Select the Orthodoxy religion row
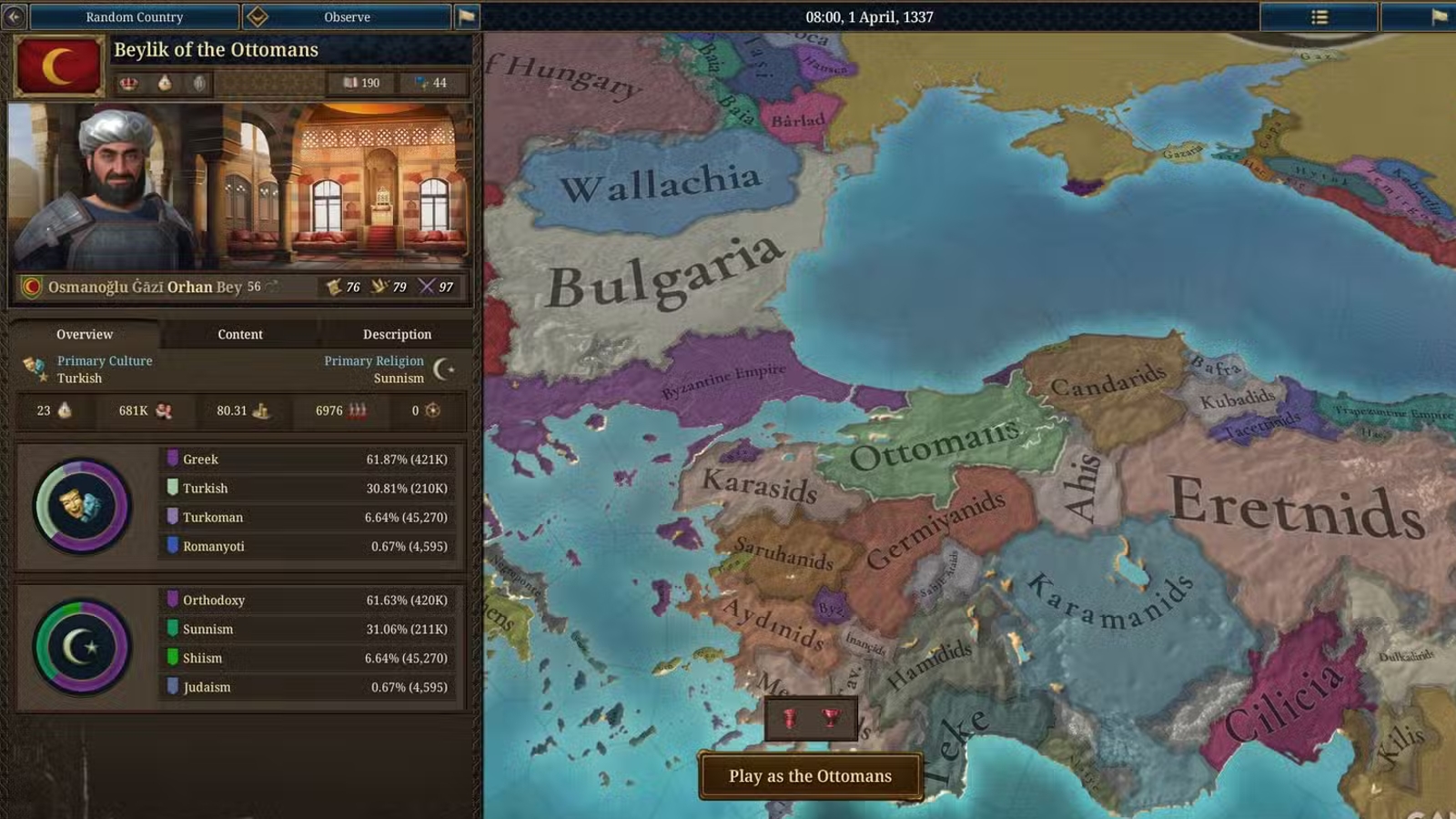The height and width of the screenshot is (819, 1456). point(309,601)
